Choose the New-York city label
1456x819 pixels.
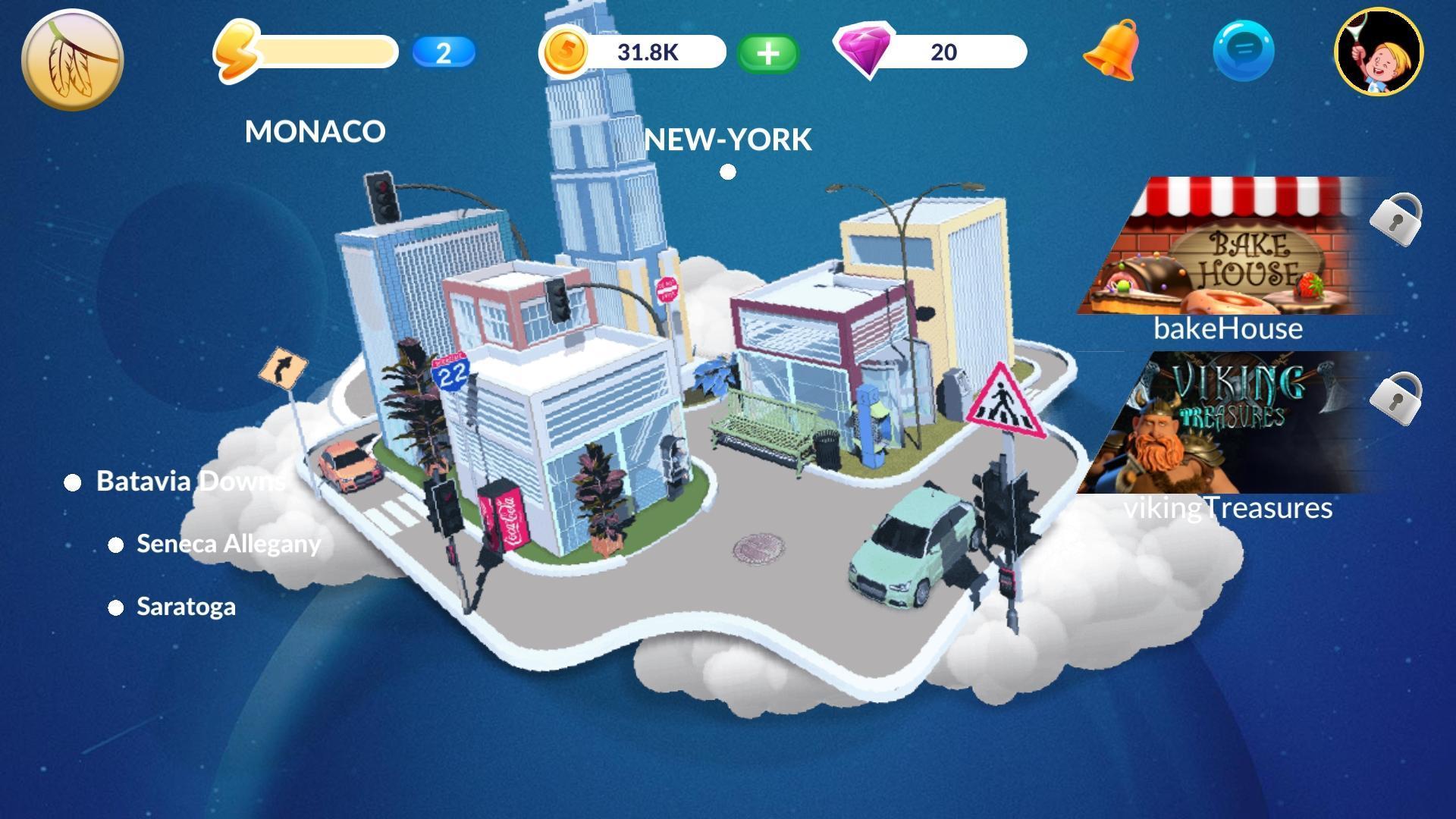tap(728, 140)
